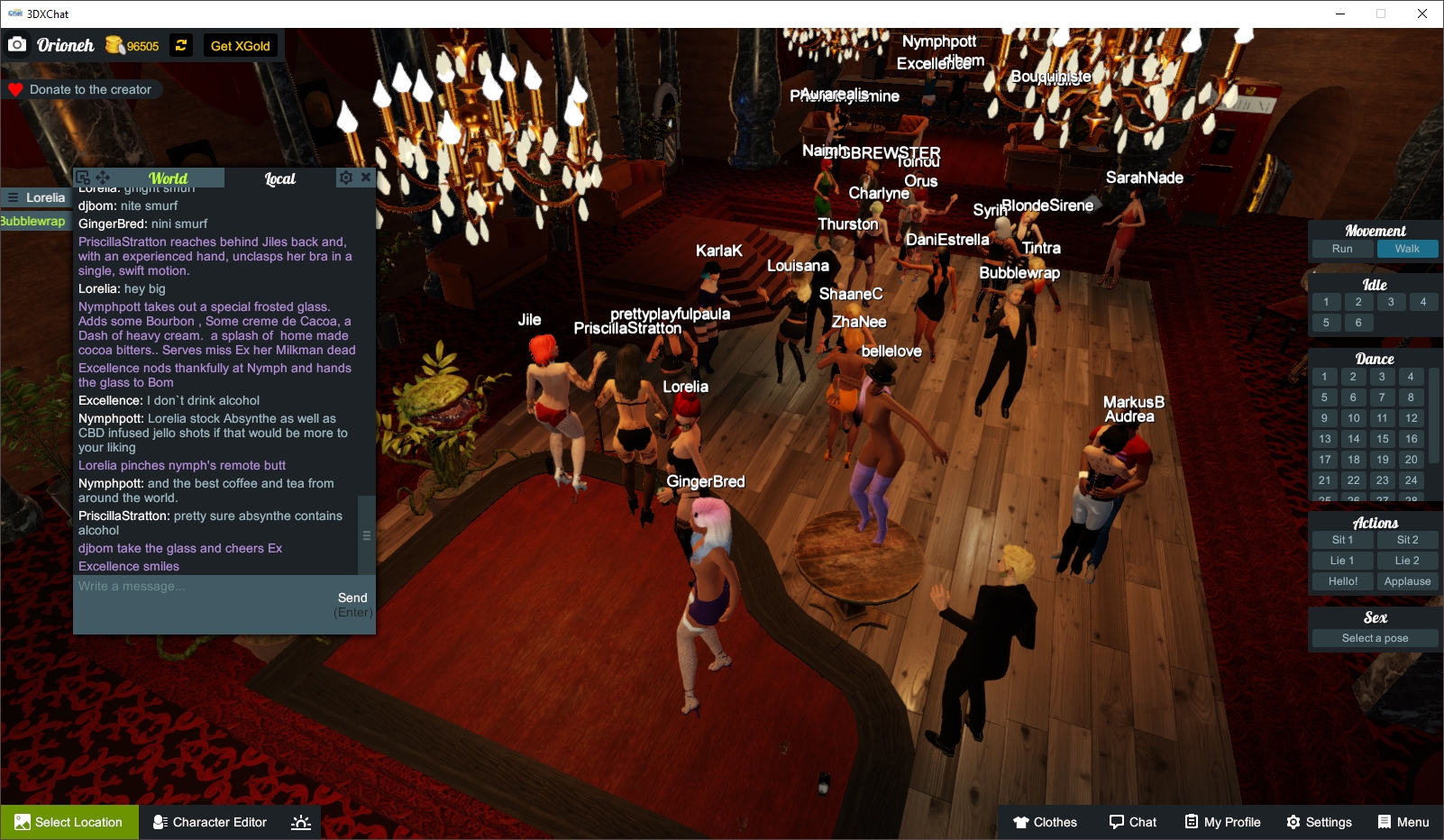Viewport: 1444px width, 840px height.
Task: Click the chat pop-out icon
Action: pyautogui.click(x=82, y=177)
